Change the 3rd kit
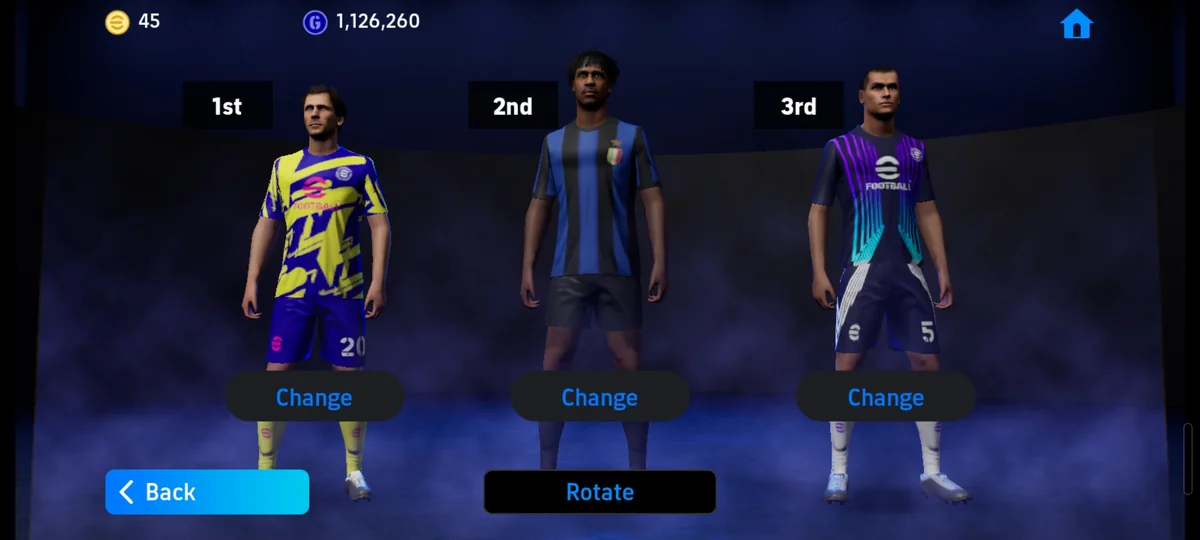 (885, 397)
